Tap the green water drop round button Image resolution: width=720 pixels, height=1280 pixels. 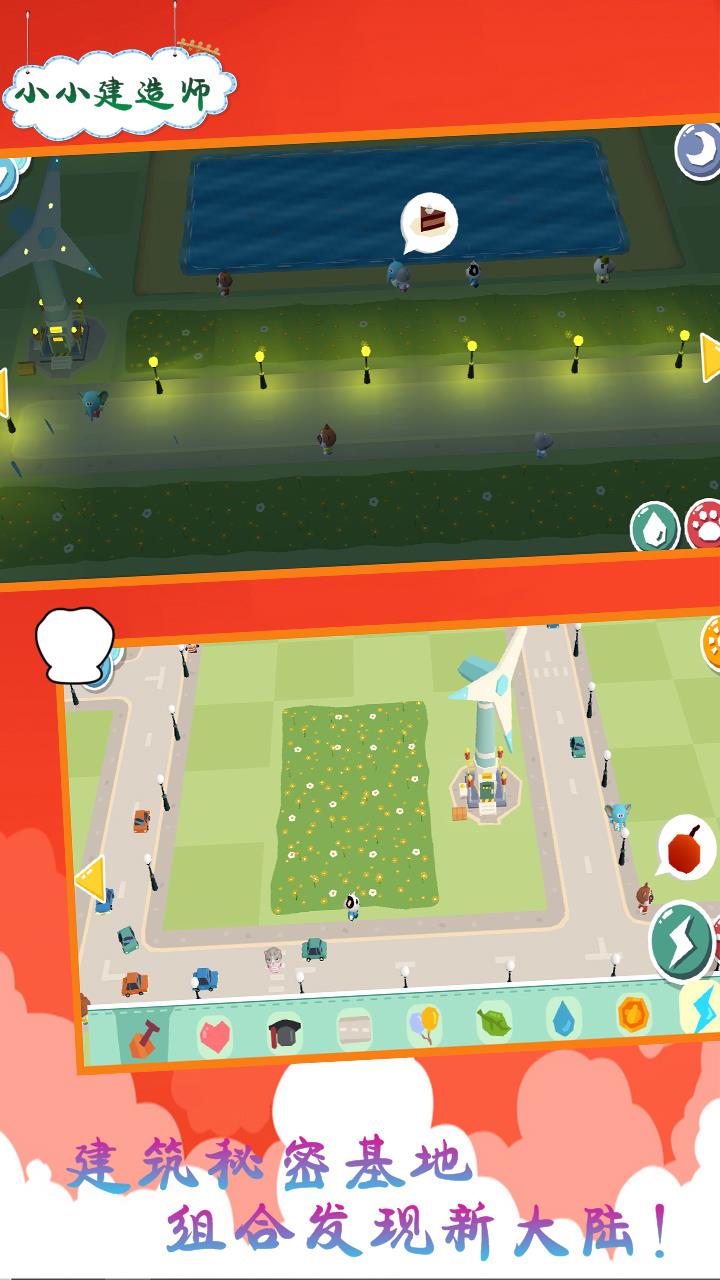654,527
